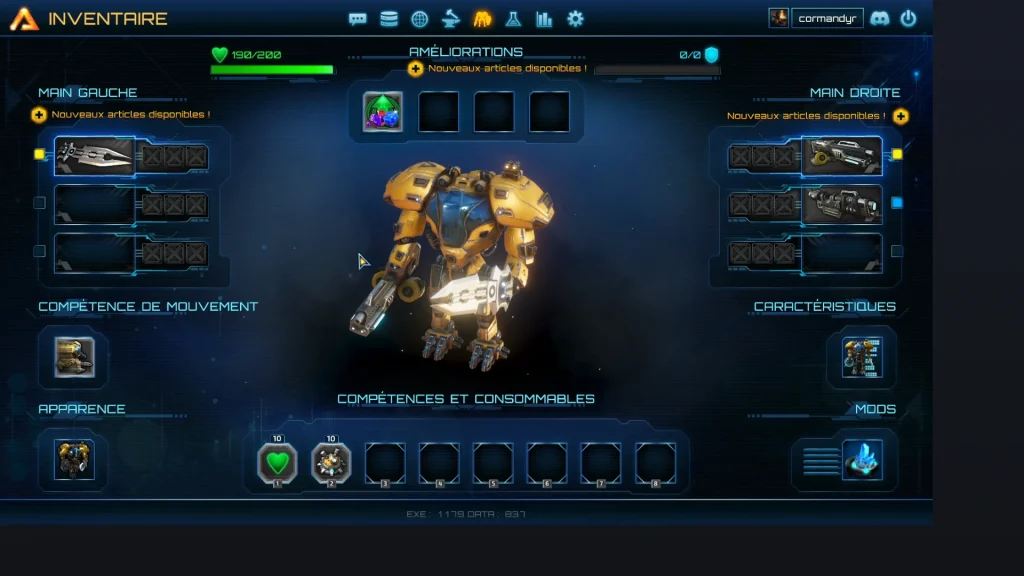Open the chat speech-bubble icon
Viewport: 1024px width, 576px height.
pos(357,19)
